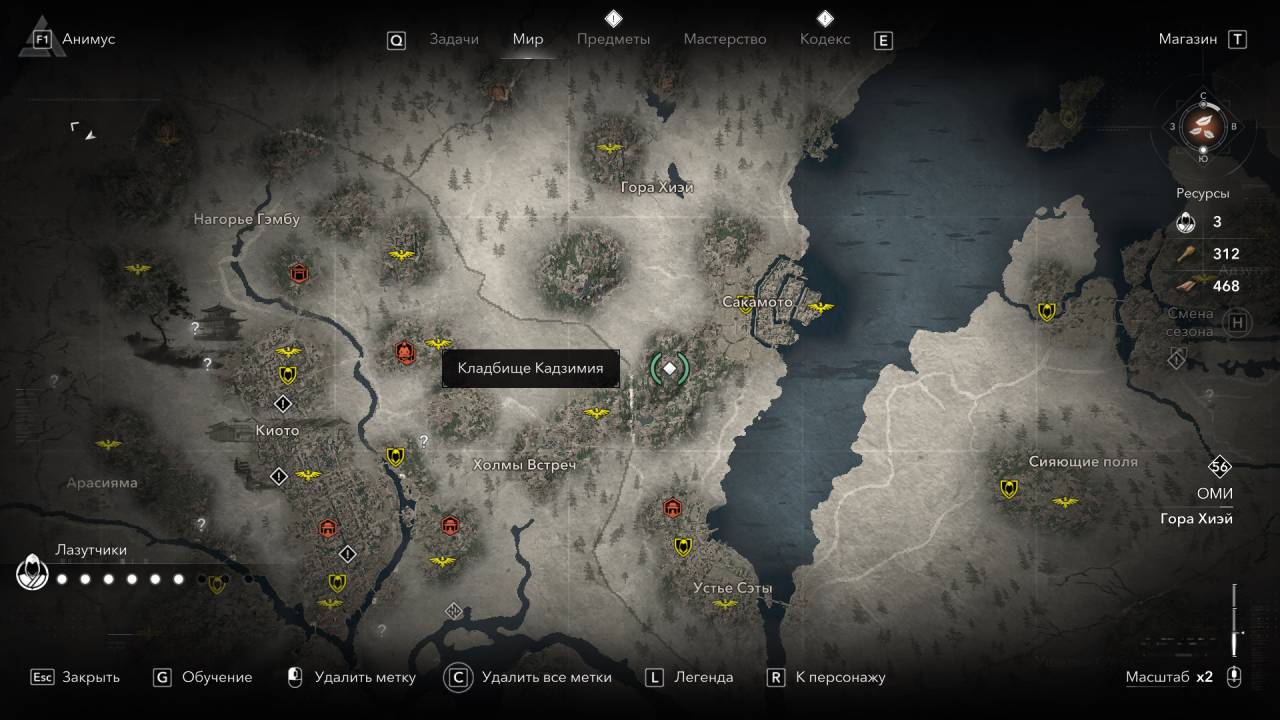Select the Киото city label on the map
Viewport: 1280px width, 720px height.
pyautogui.click(x=277, y=431)
